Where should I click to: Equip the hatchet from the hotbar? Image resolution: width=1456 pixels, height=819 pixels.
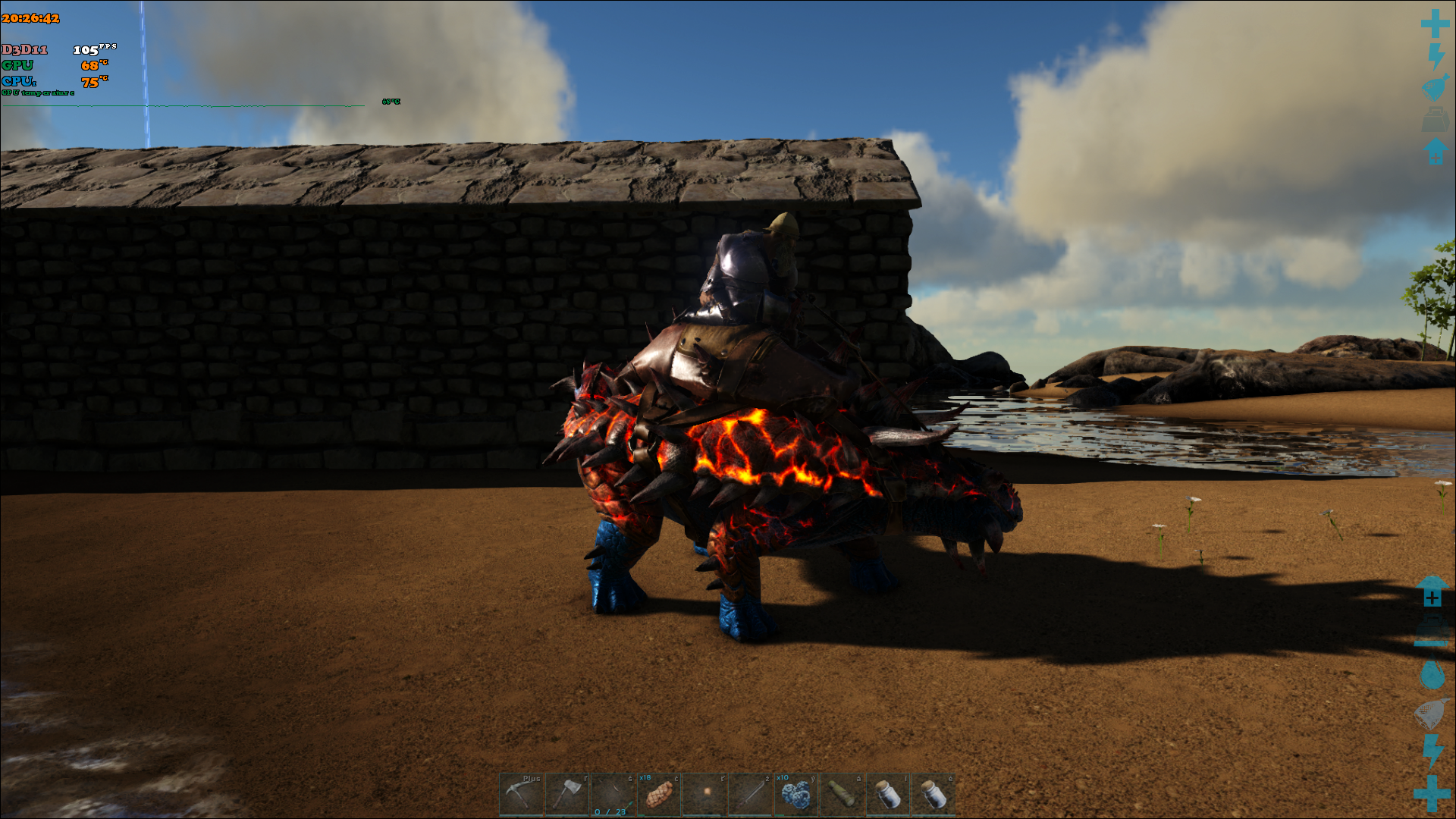(x=566, y=794)
